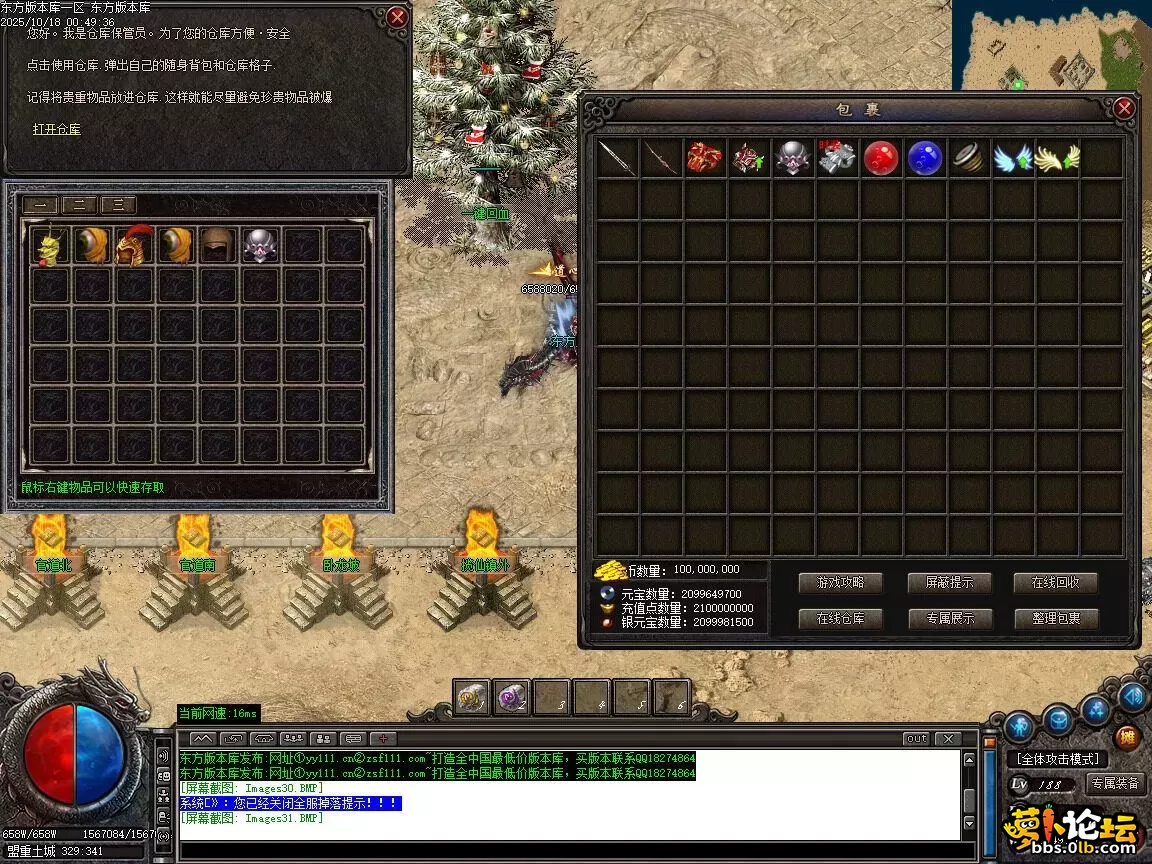
Task: Open 在线回收 online recycling
Action: coord(1056,583)
